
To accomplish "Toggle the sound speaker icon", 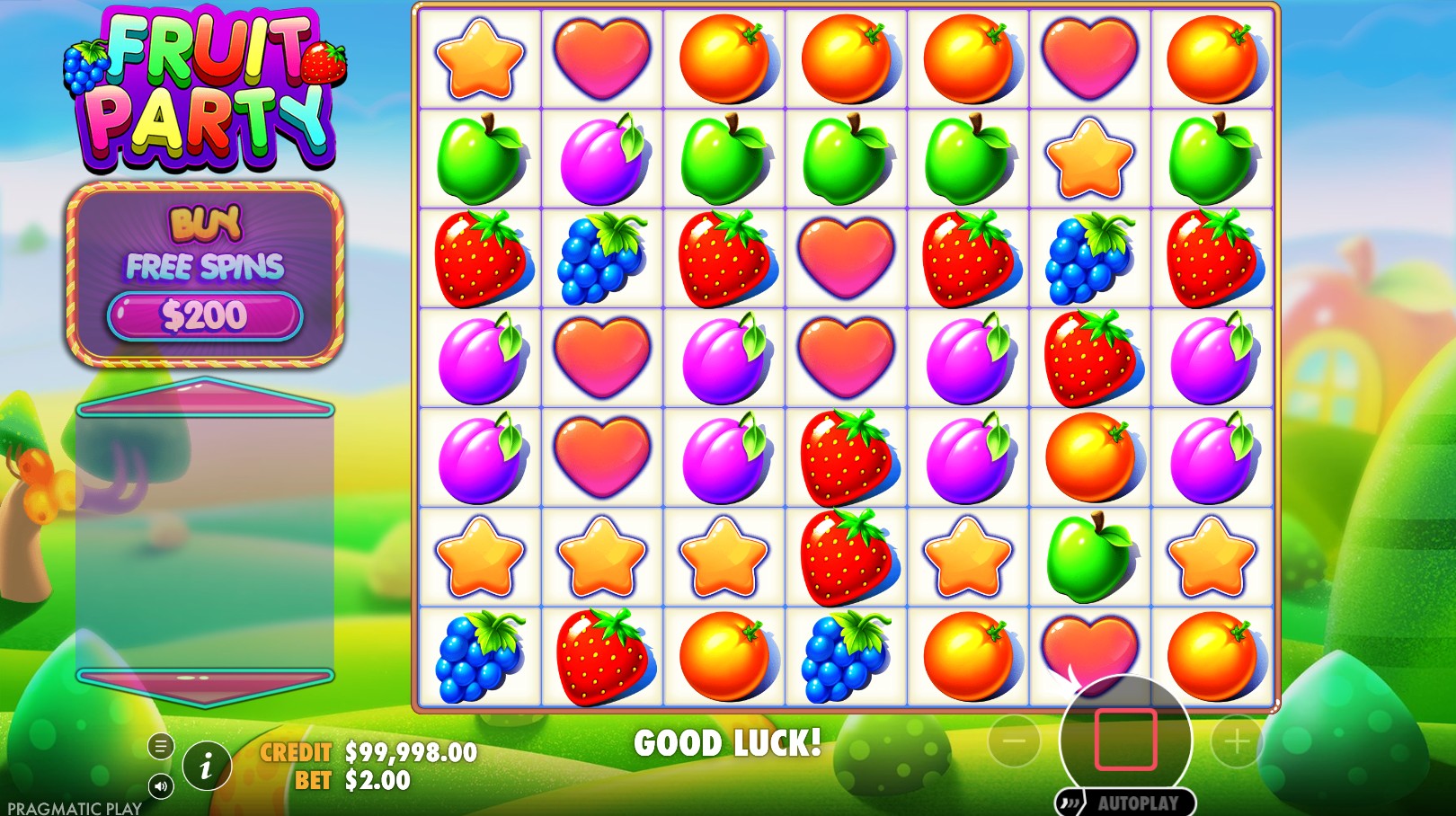I will (x=161, y=787).
